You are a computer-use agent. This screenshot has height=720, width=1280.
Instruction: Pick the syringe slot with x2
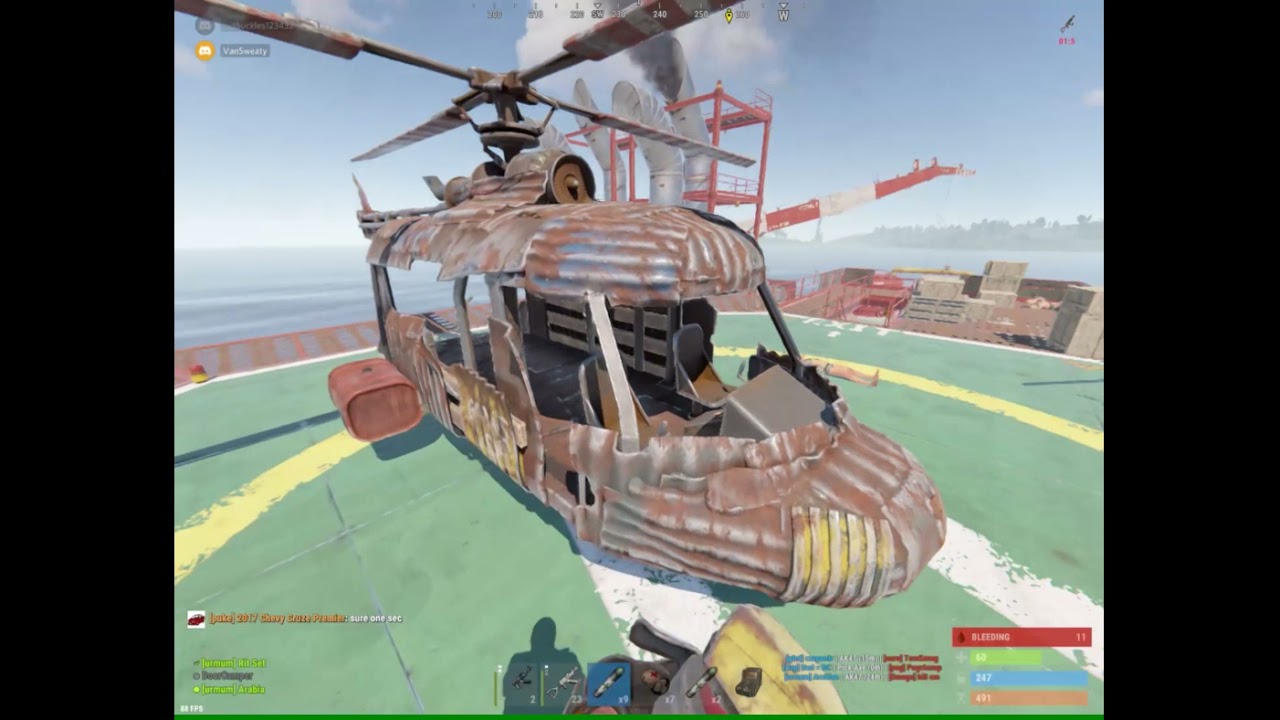coord(702,684)
